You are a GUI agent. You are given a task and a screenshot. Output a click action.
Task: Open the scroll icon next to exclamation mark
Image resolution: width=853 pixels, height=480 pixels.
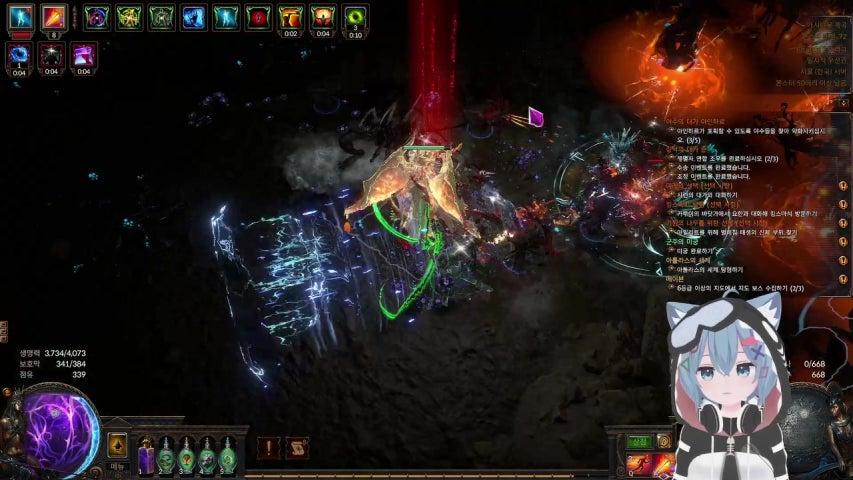(296, 449)
